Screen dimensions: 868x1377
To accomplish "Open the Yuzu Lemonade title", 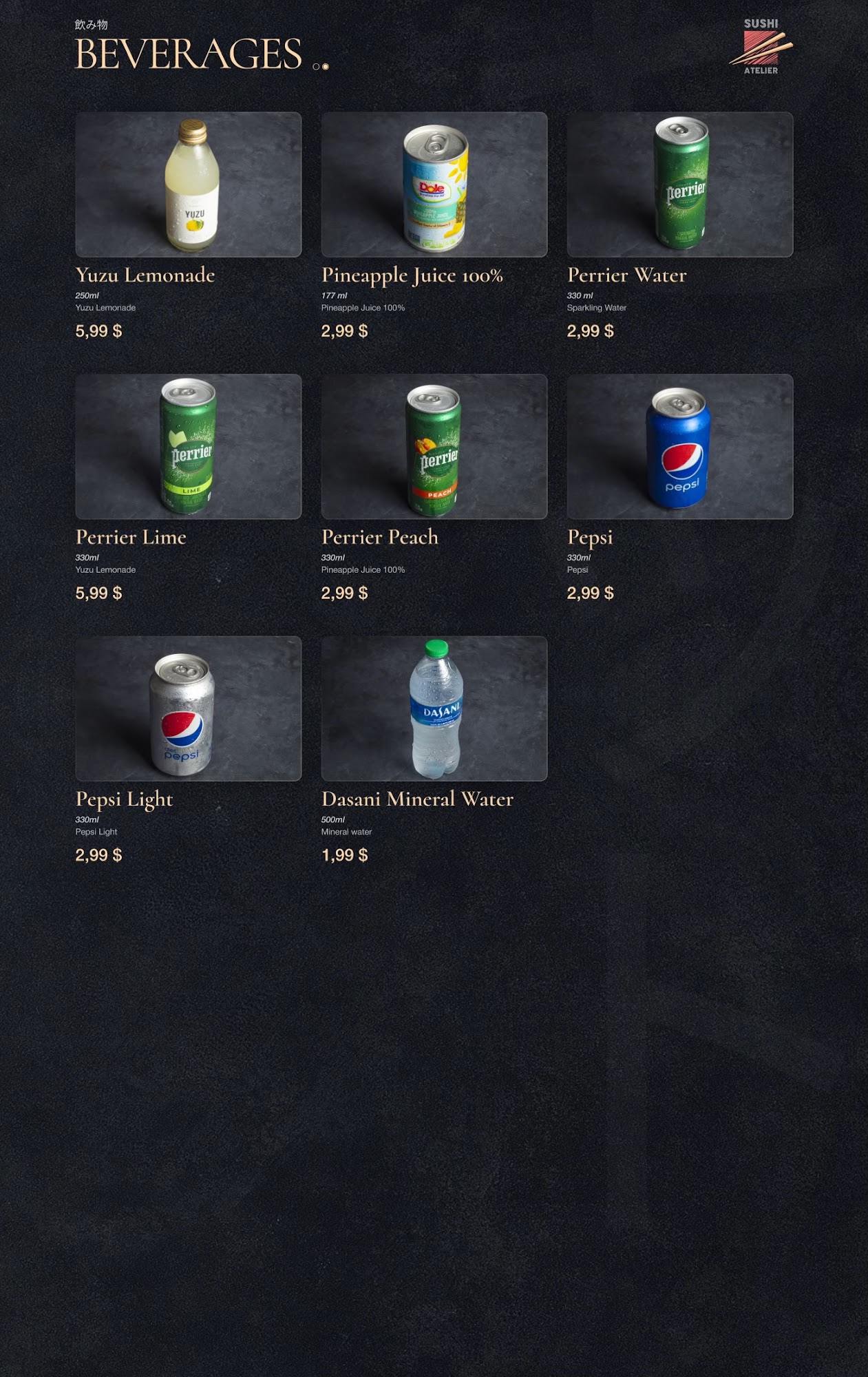I will click(145, 275).
